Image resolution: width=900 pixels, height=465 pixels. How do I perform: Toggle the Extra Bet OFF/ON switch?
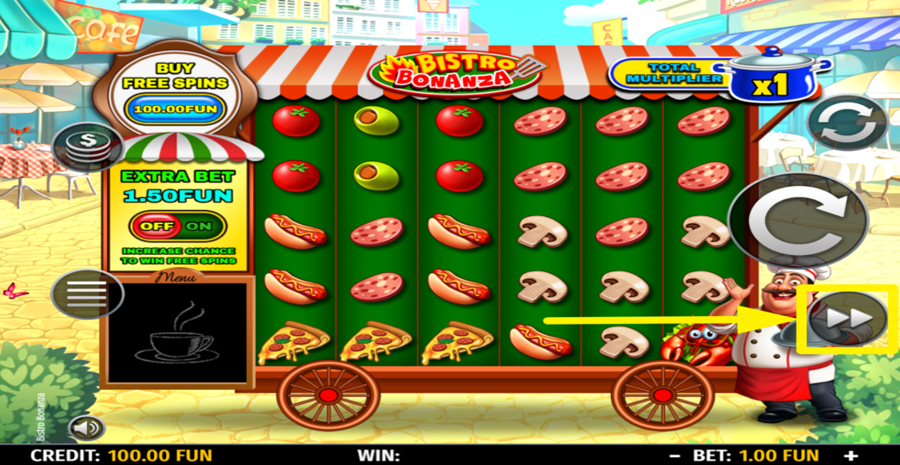pyautogui.click(x=176, y=225)
